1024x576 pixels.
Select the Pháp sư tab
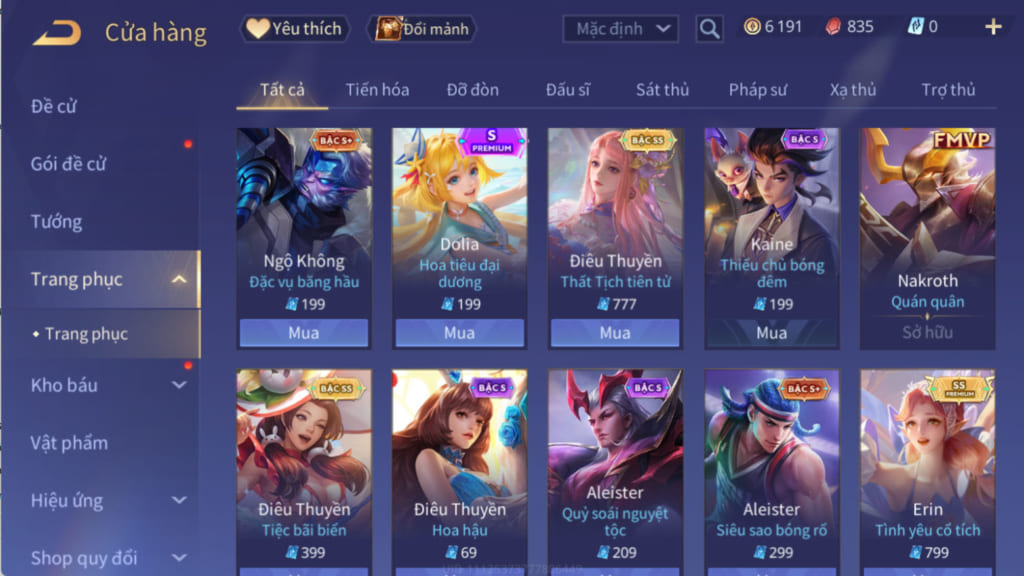757,90
